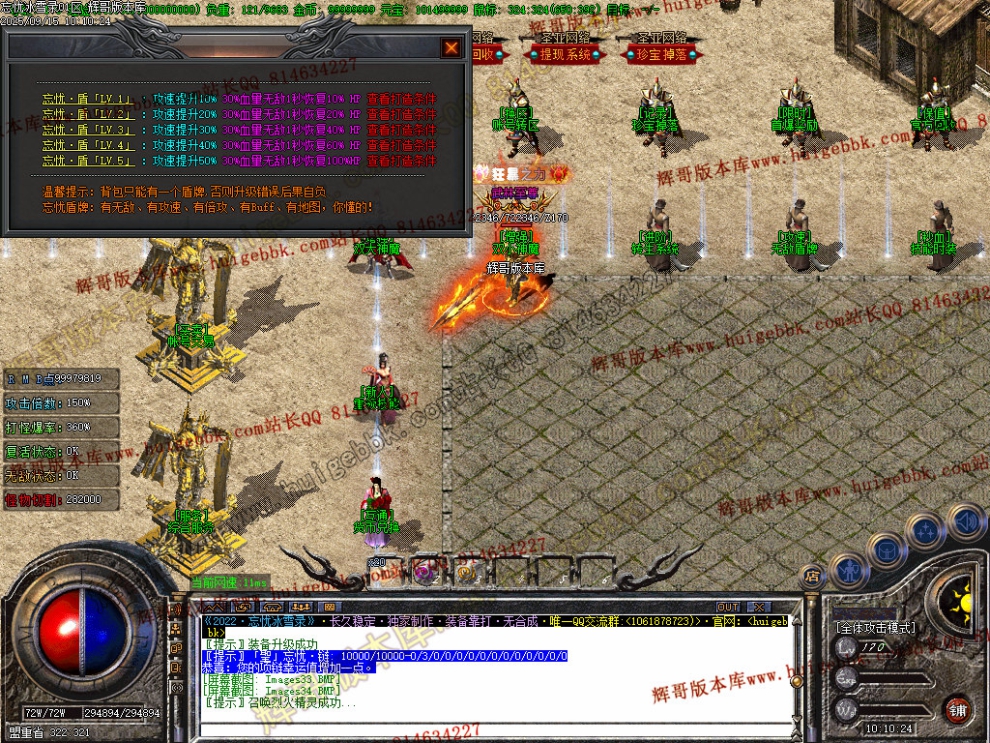The width and height of the screenshot is (990, 743).
Task: Select the 忘忧·盾 LV.2 entry
Action: pyautogui.click(x=87, y=115)
